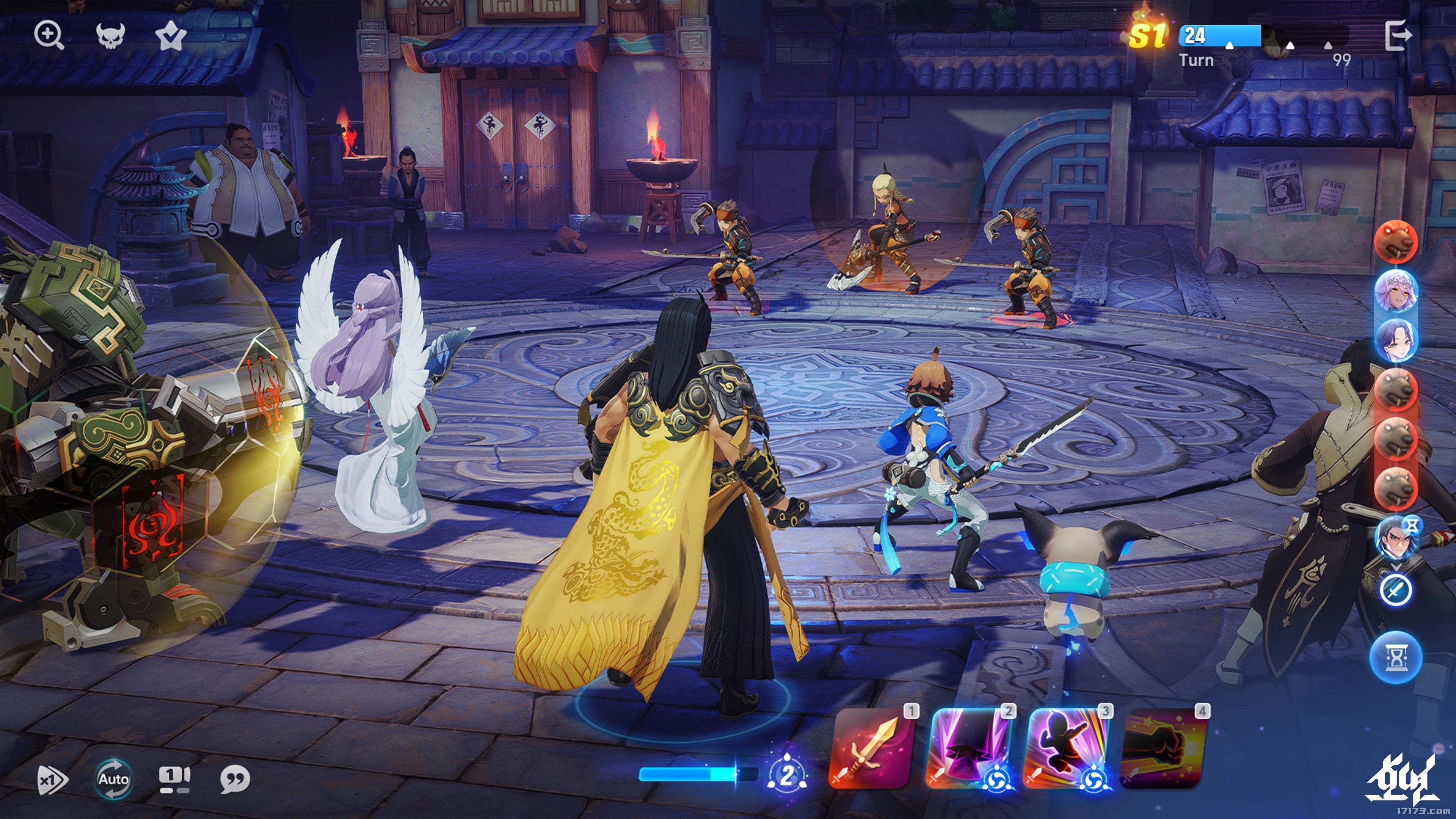
Task: Select the darkened fist punch skill
Action: [1163, 748]
